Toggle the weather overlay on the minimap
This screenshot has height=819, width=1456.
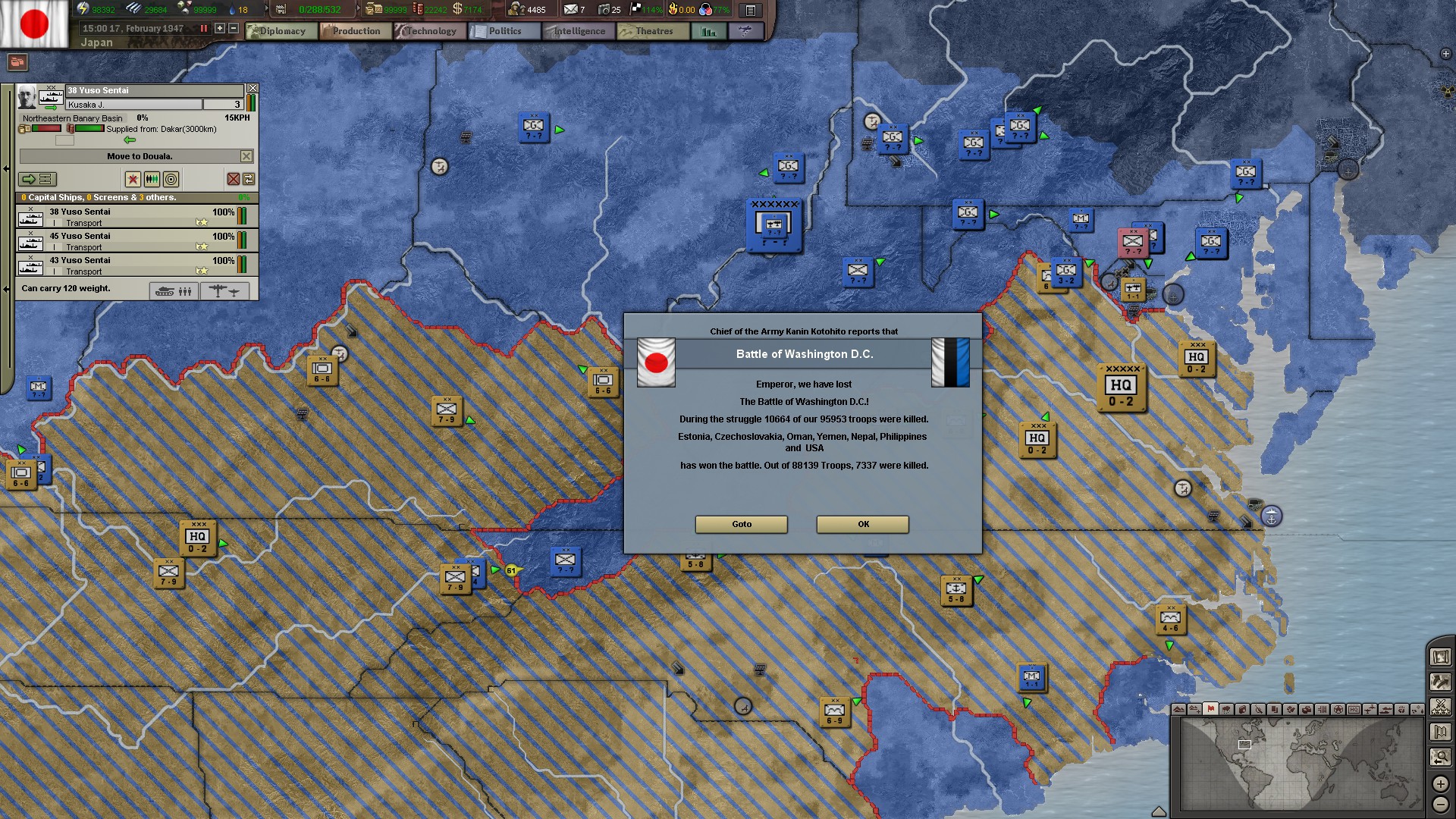click(x=1226, y=711)
